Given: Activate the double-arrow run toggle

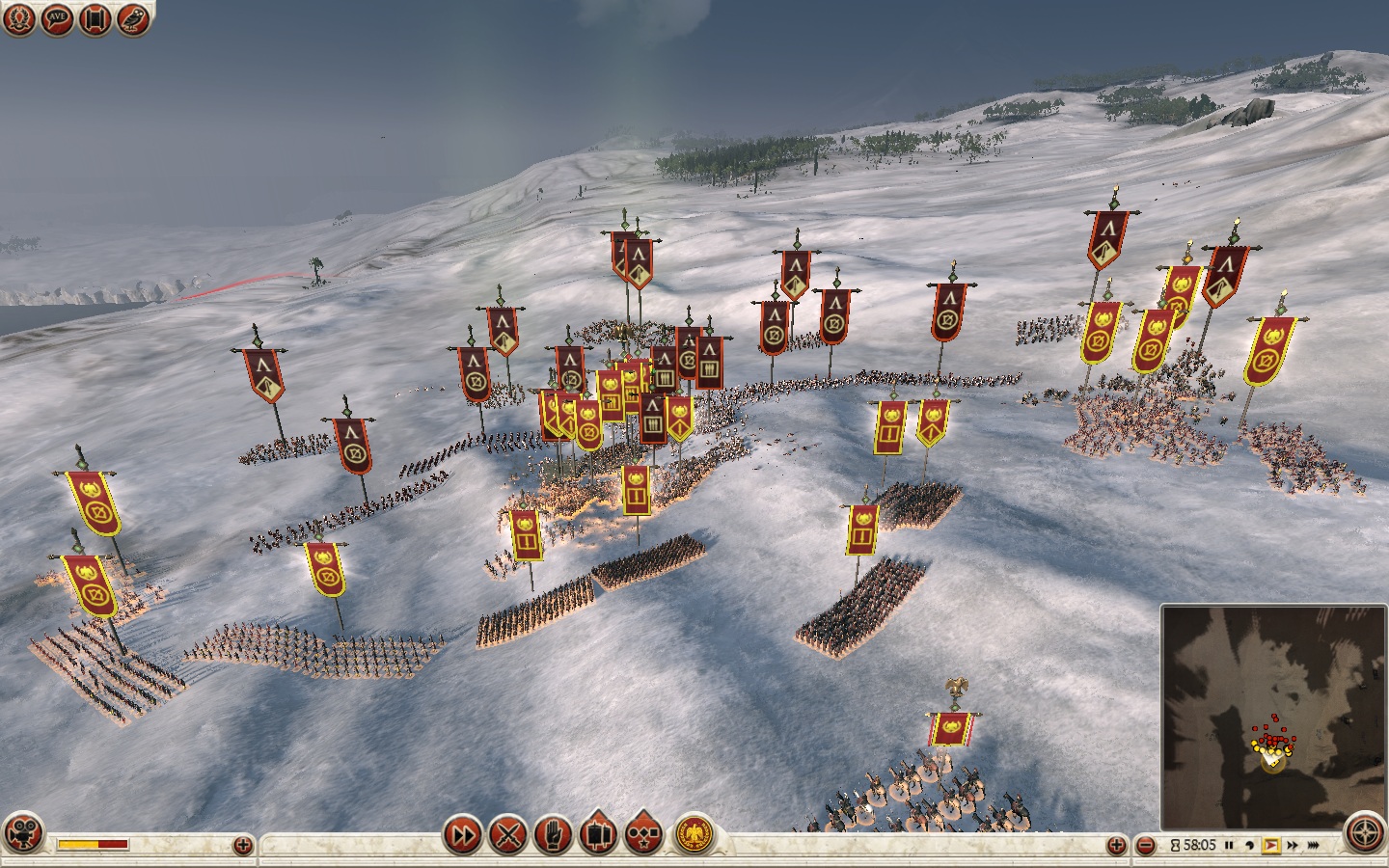Looking at the screenshot, I should (x=463, y=834).
